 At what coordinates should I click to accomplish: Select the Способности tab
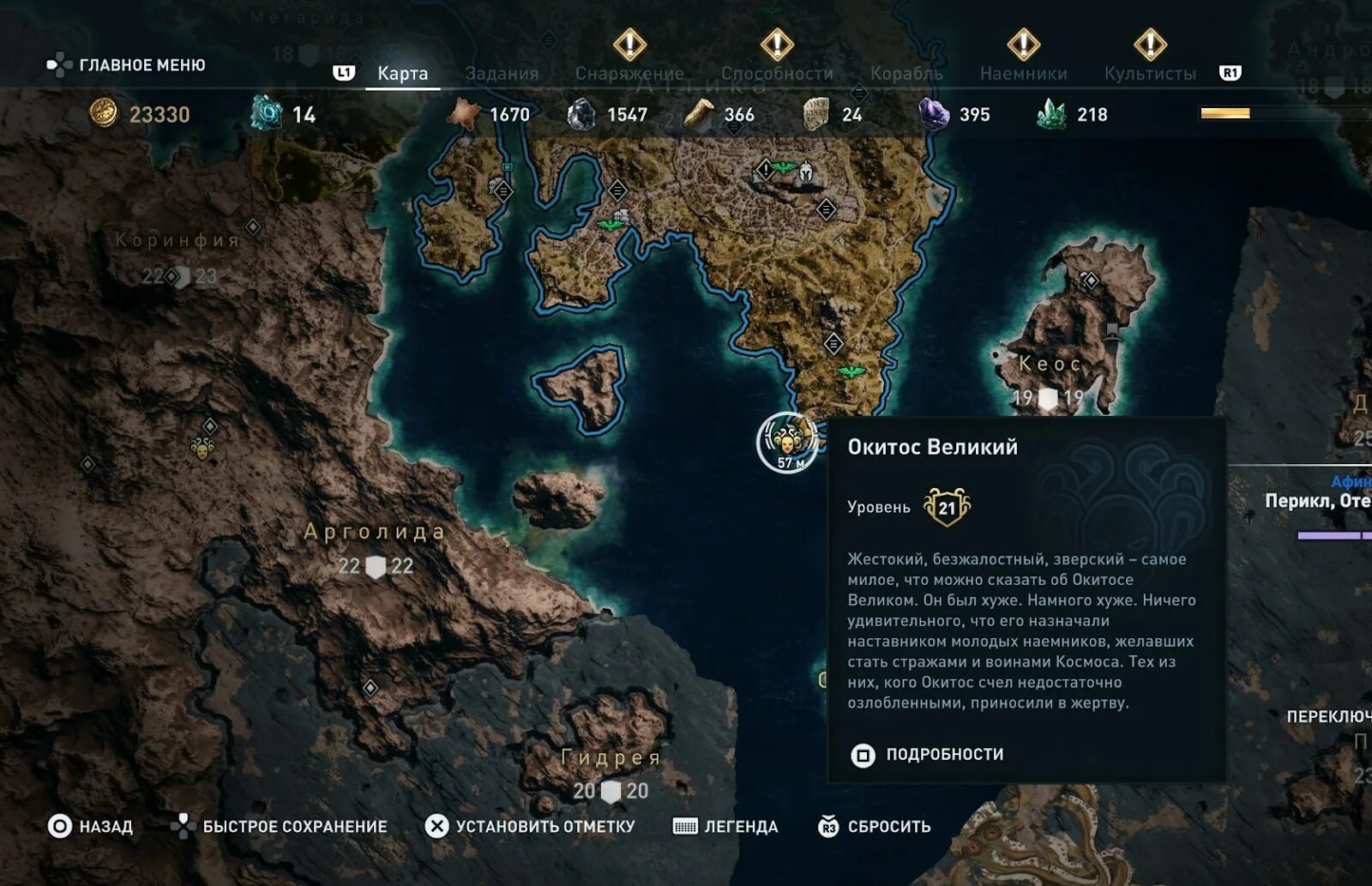[x=777, y=74]
